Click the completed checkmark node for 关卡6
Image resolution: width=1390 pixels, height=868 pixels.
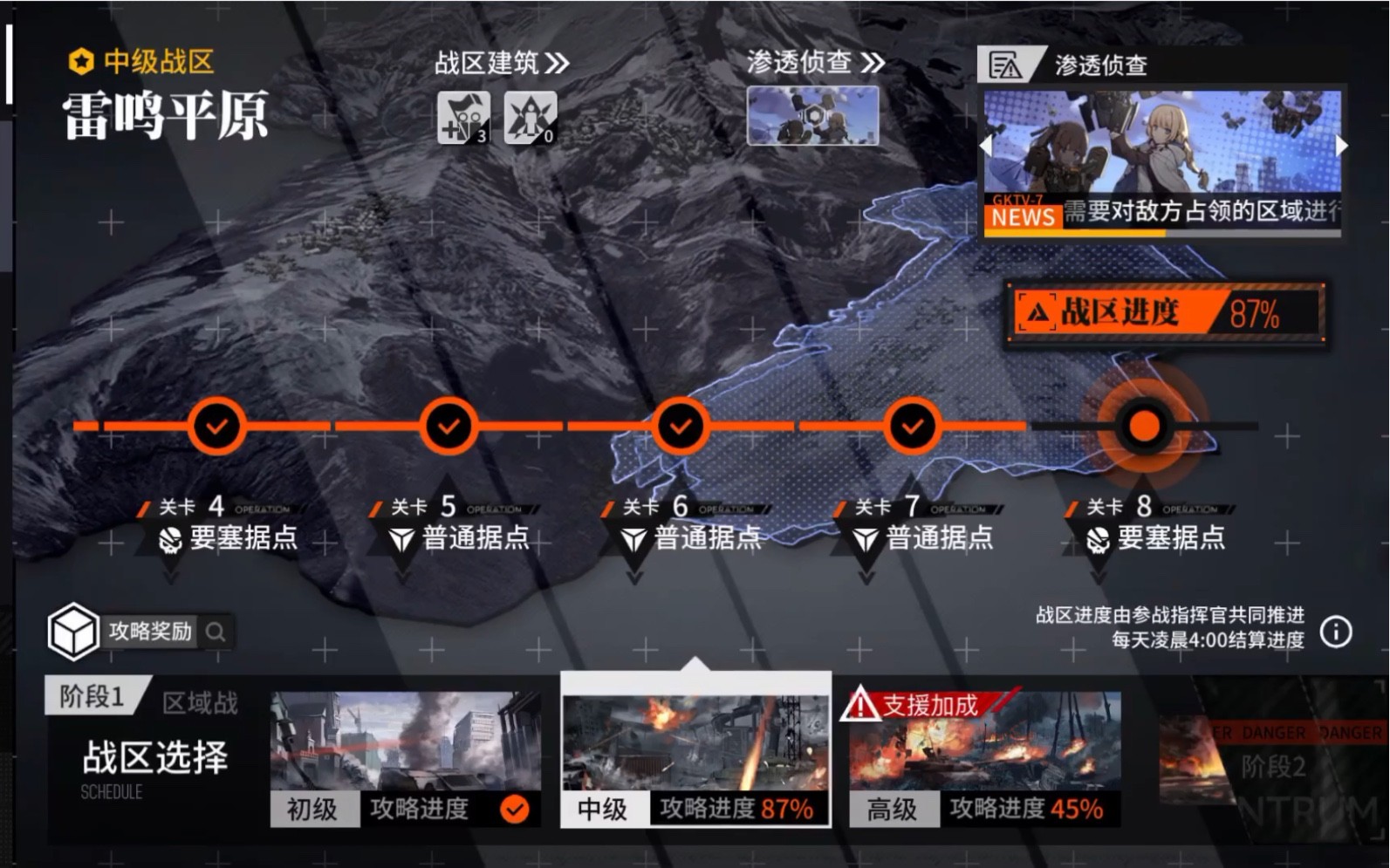click(x=681, y=427)
